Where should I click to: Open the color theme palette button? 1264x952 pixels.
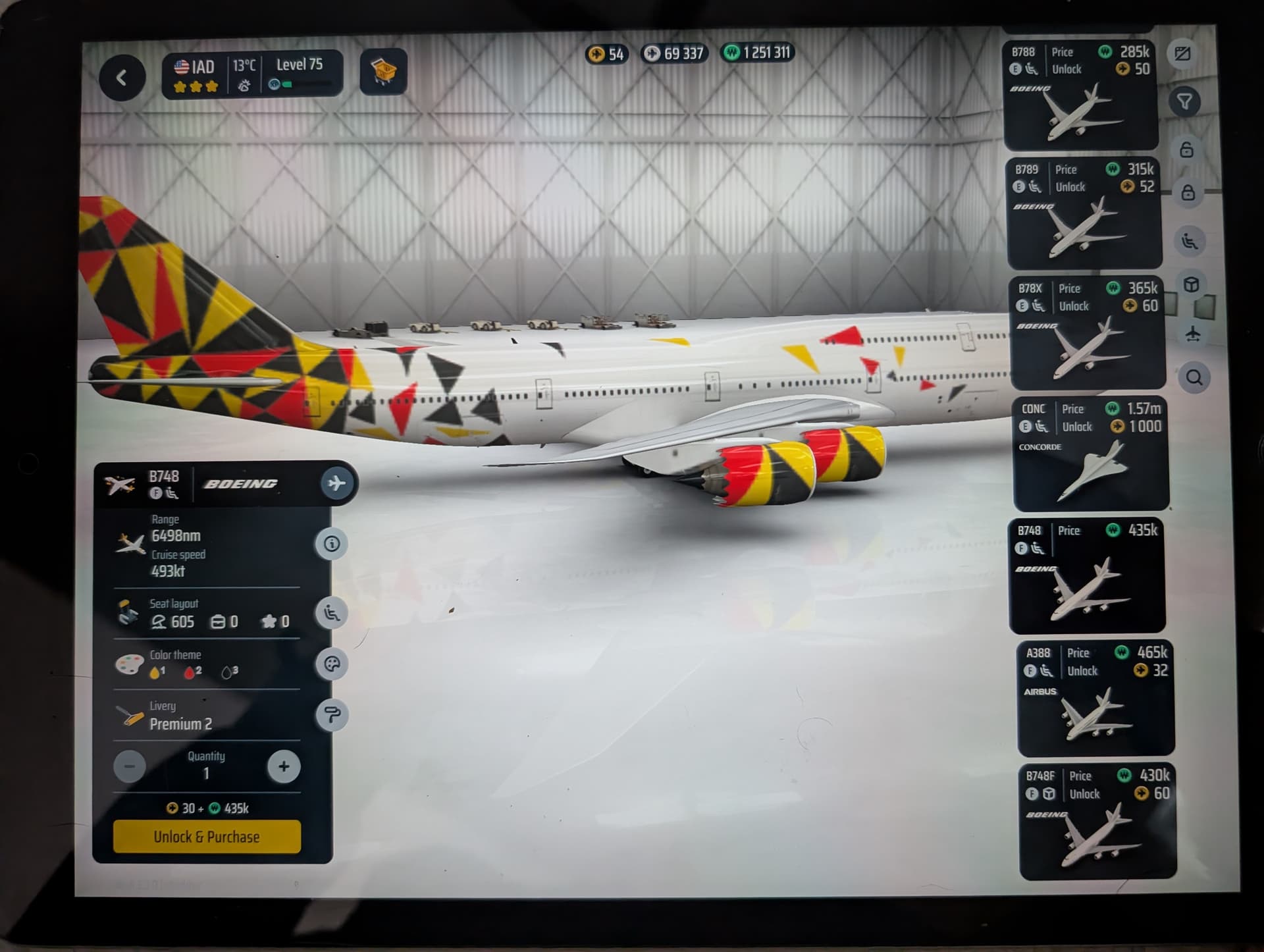tap(332, 664)
